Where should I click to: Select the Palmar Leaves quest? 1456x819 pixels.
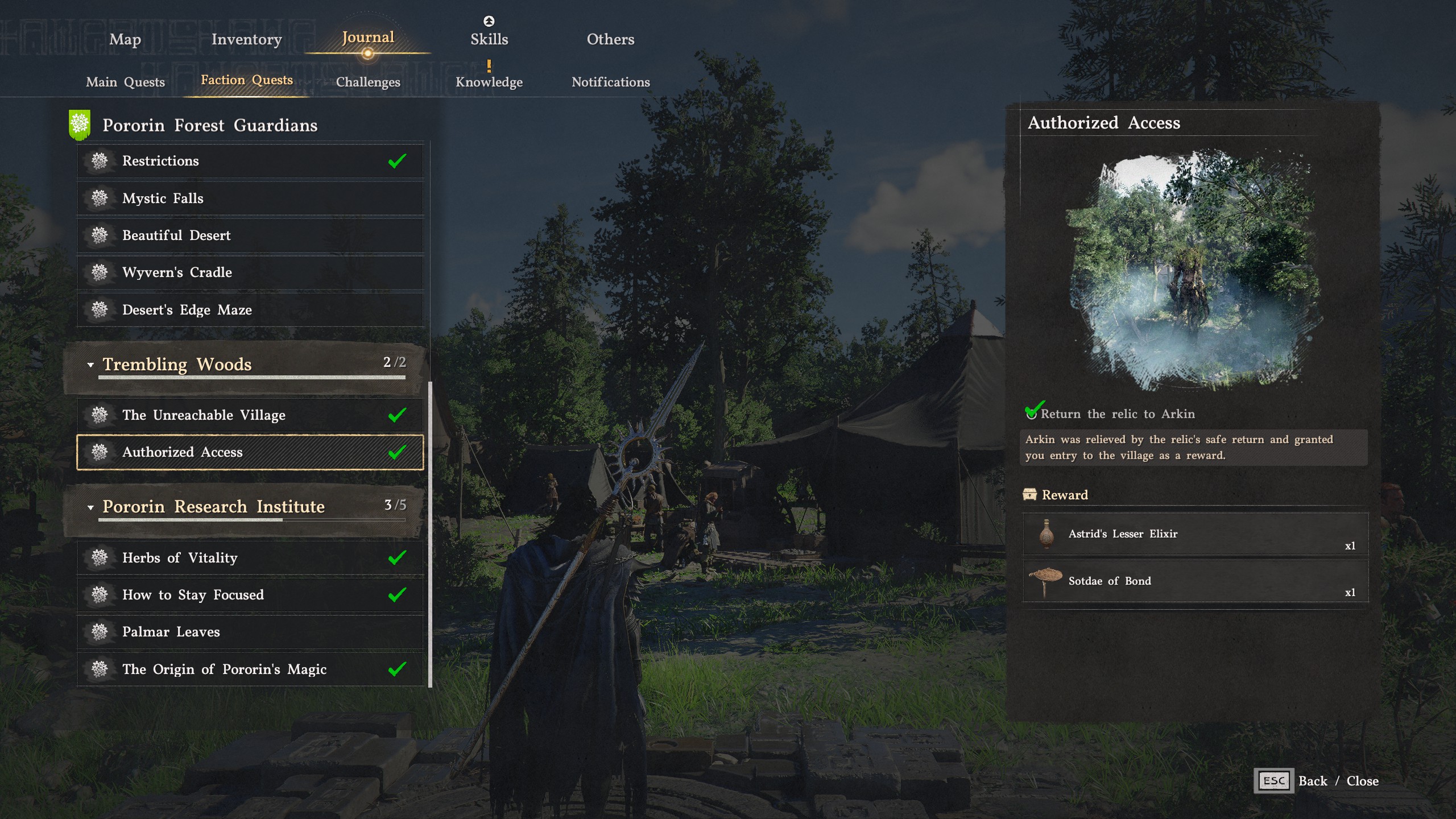pos(250,631)
